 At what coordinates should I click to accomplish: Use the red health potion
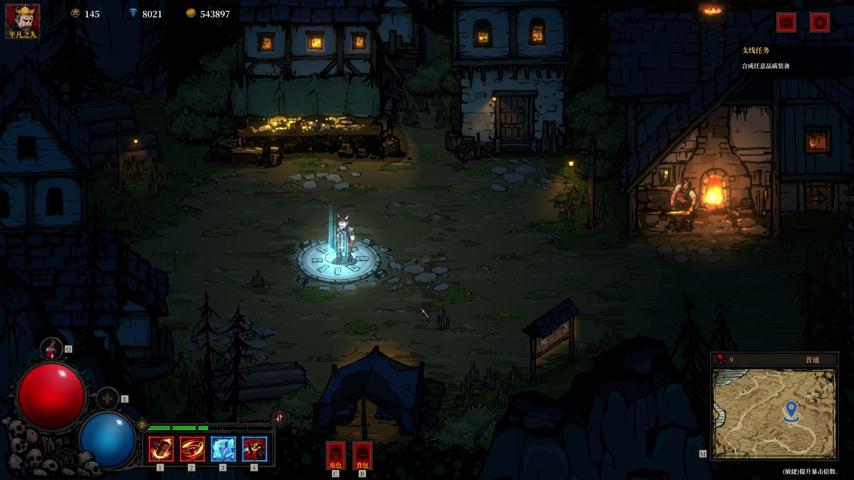point(53,349)
